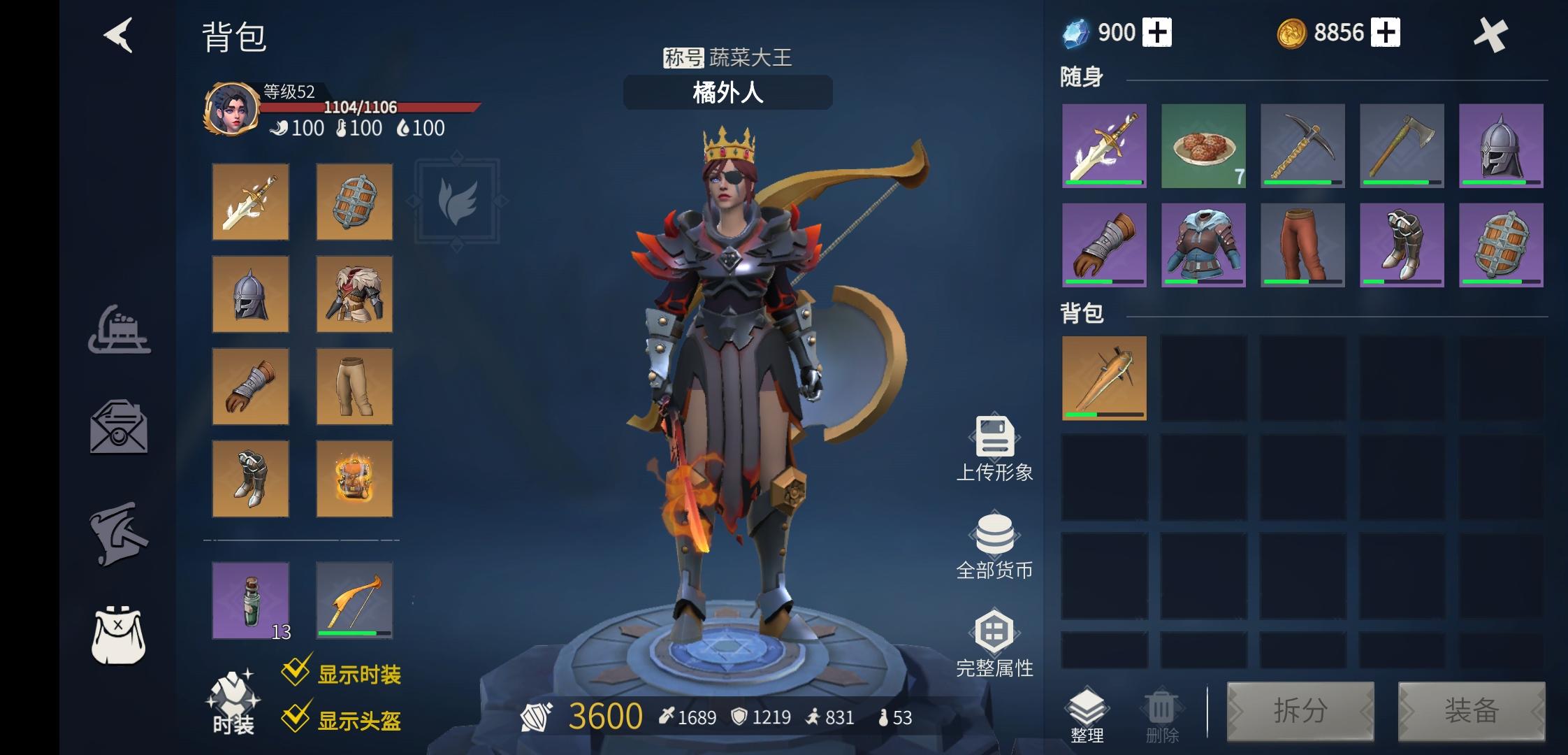
Task: Toggle the 显示时装 checkbox
Action: point(296,672)
